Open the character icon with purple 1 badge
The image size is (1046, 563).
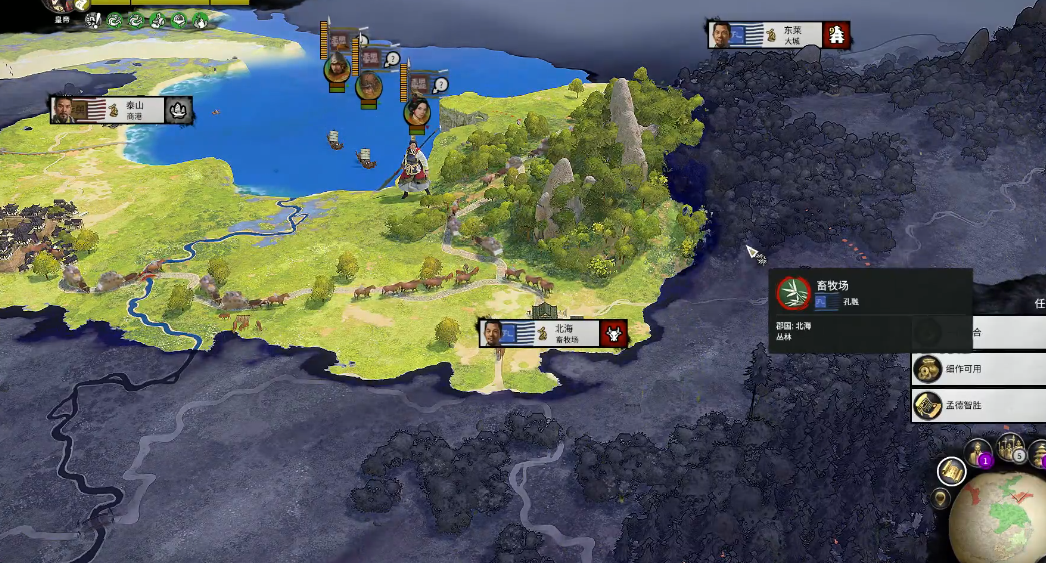tap(979, 451)
